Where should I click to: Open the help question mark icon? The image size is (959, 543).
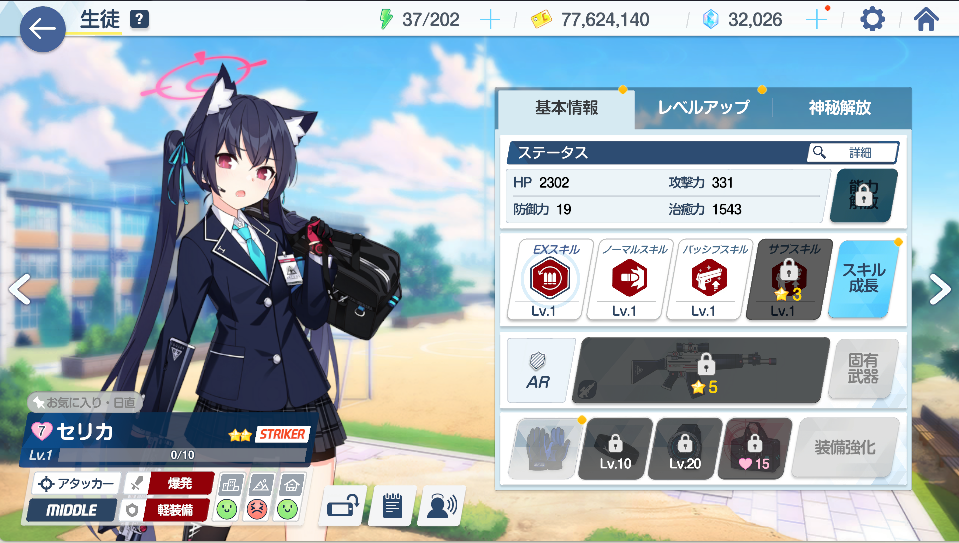140,19
